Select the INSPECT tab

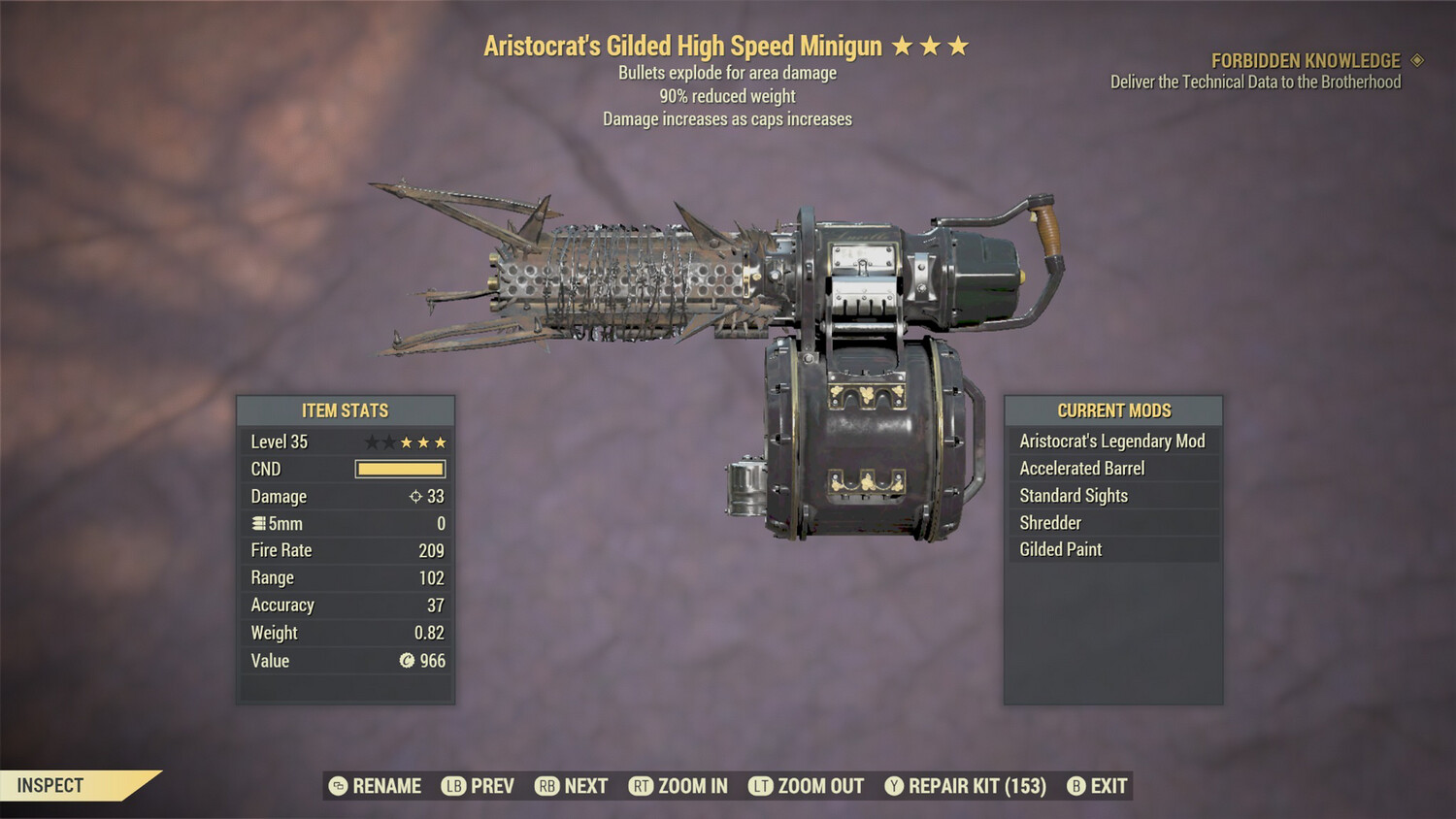[50, 786]
